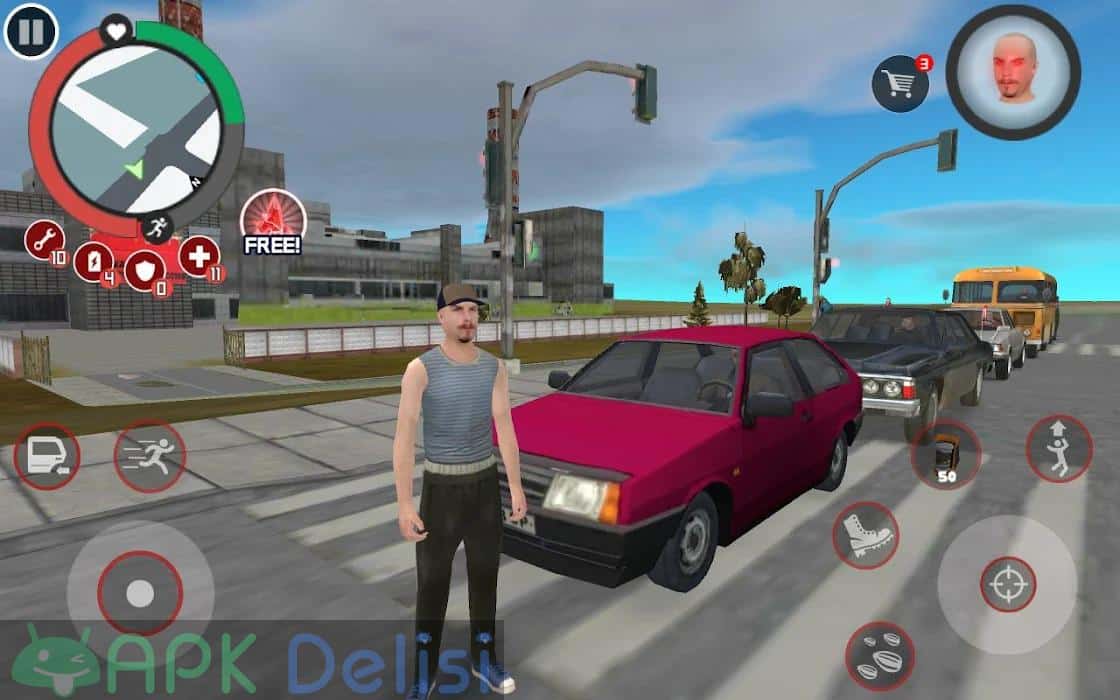This screenshot has height=700, width=1120.
Task: Activate the shield armor item
Action: (x=144, y=270)
